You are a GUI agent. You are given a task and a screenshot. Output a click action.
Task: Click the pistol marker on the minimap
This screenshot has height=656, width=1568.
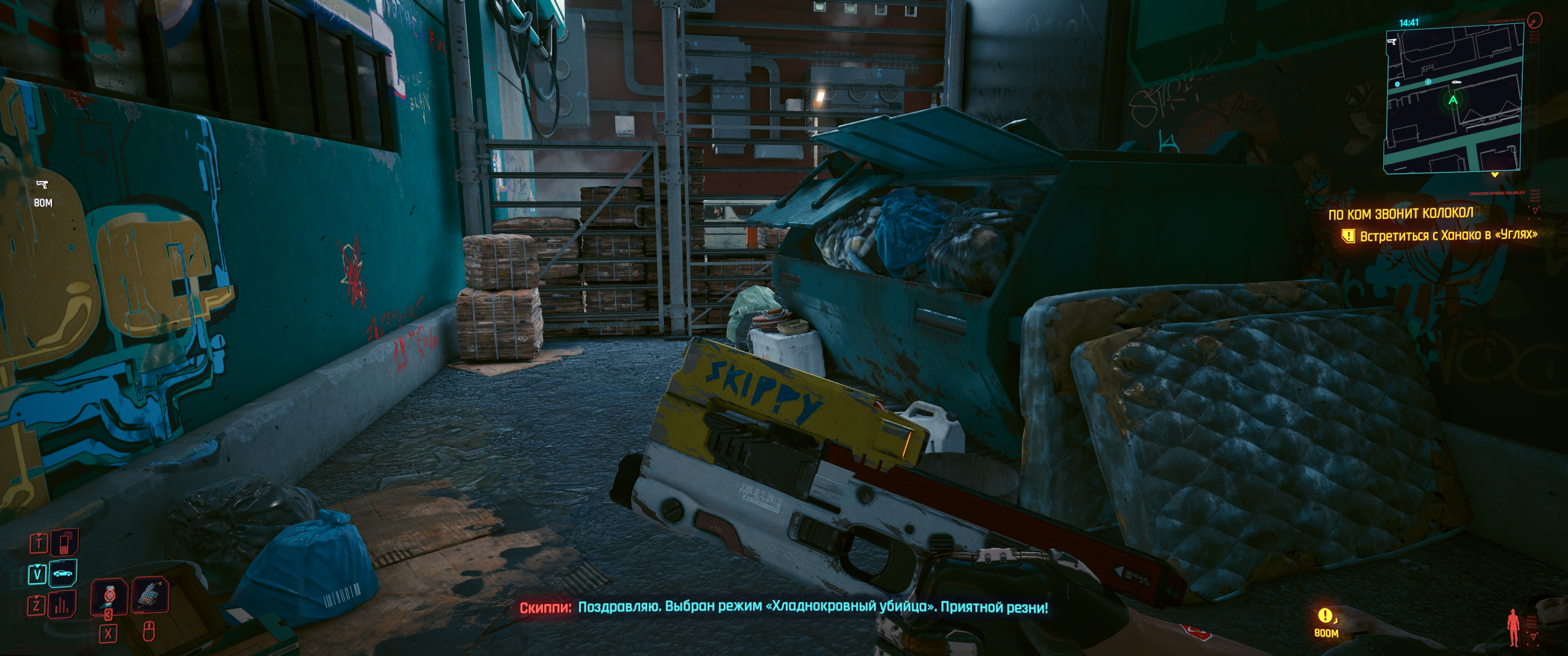[x=1392, y=42]
